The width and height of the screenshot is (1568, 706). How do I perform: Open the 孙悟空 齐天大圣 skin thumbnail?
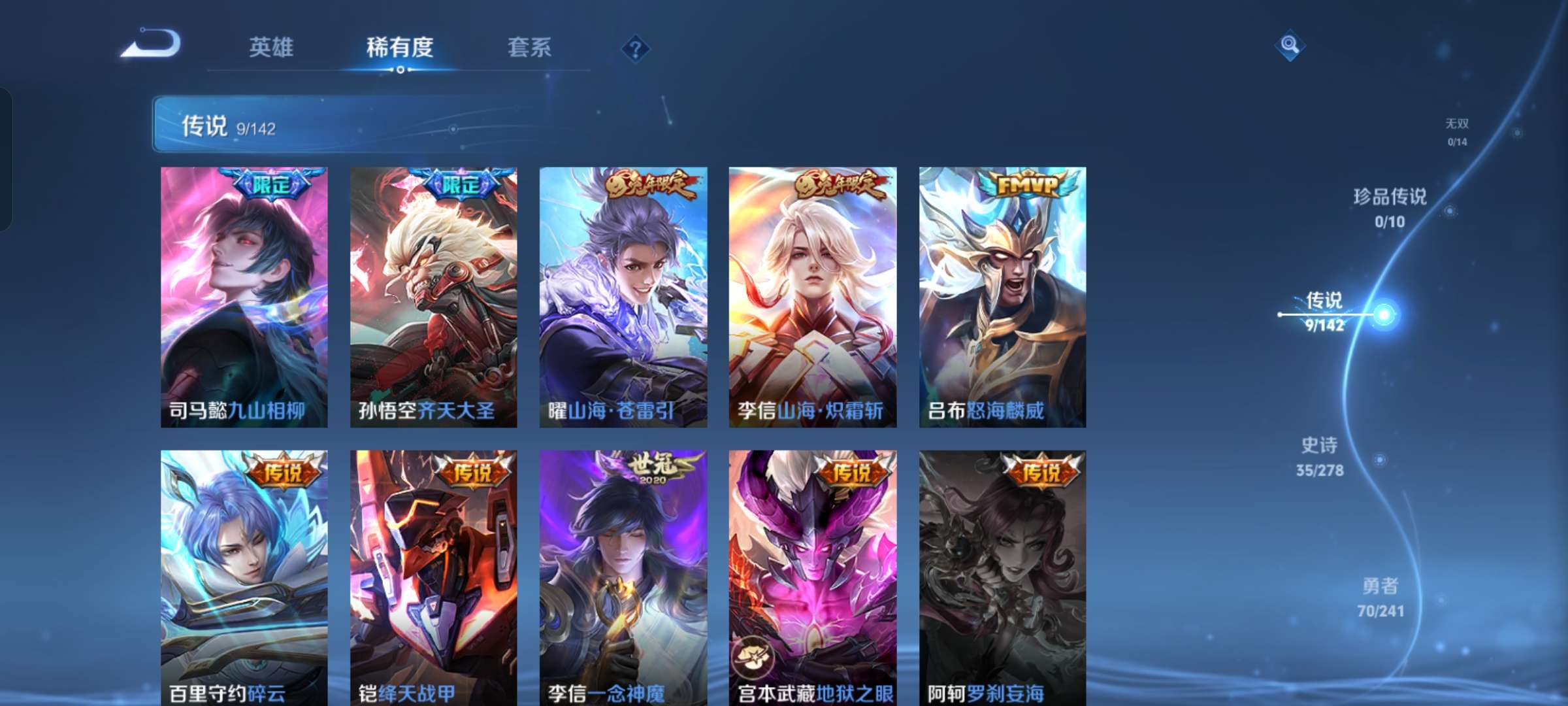432,294
